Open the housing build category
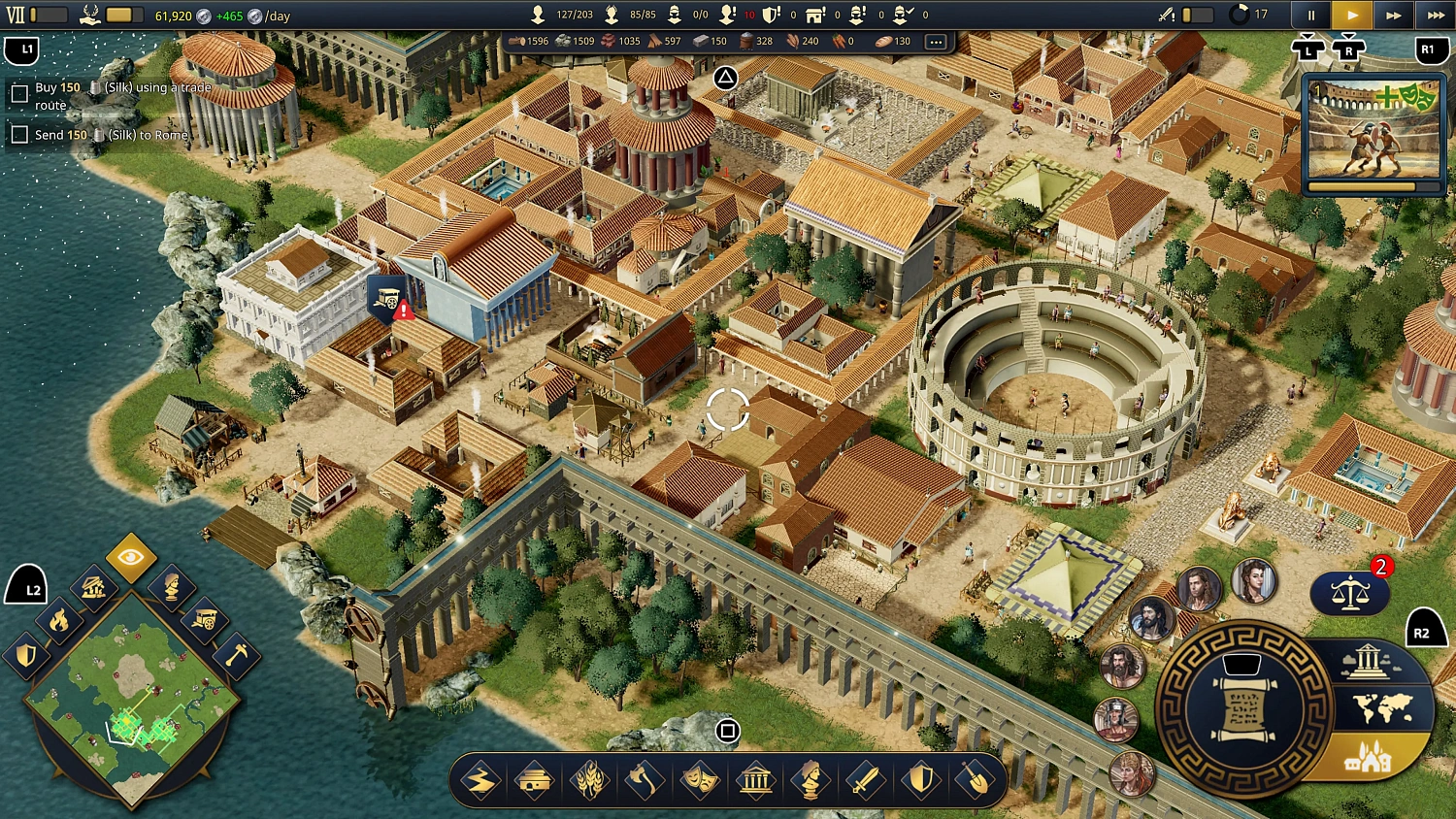 click(x=536, y=780)
